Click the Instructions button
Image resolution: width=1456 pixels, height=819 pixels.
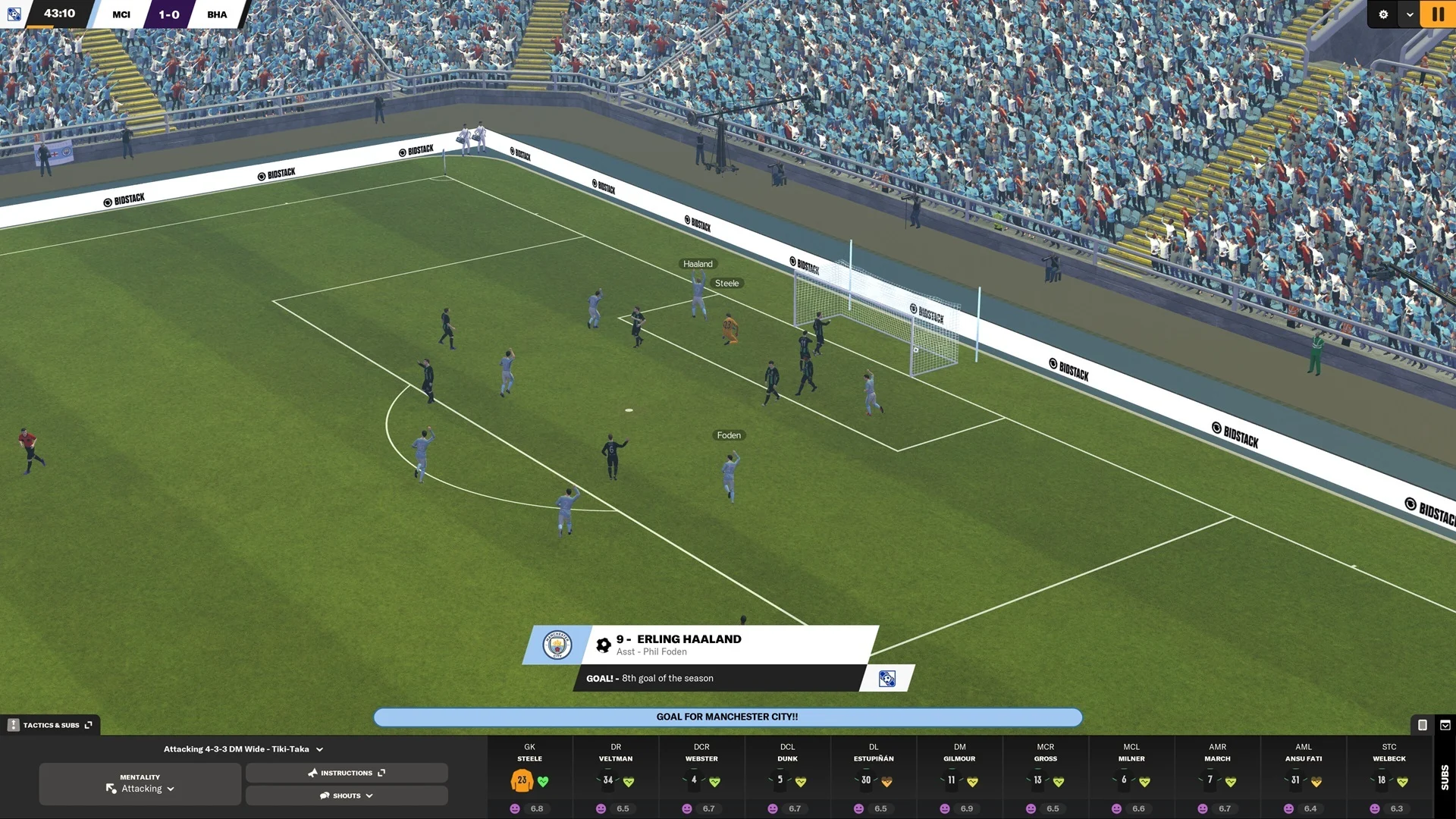347,773
